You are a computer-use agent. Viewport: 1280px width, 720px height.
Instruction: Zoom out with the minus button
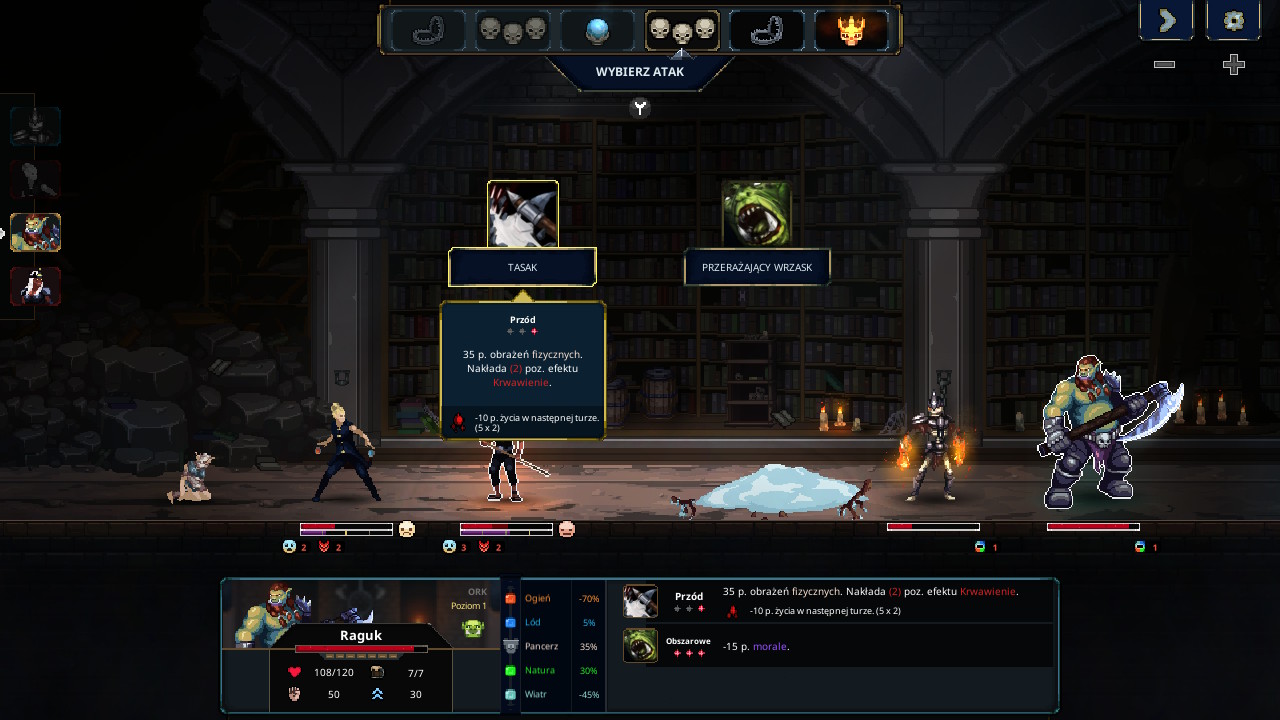pyautogui.click(x=1164, y=65)
